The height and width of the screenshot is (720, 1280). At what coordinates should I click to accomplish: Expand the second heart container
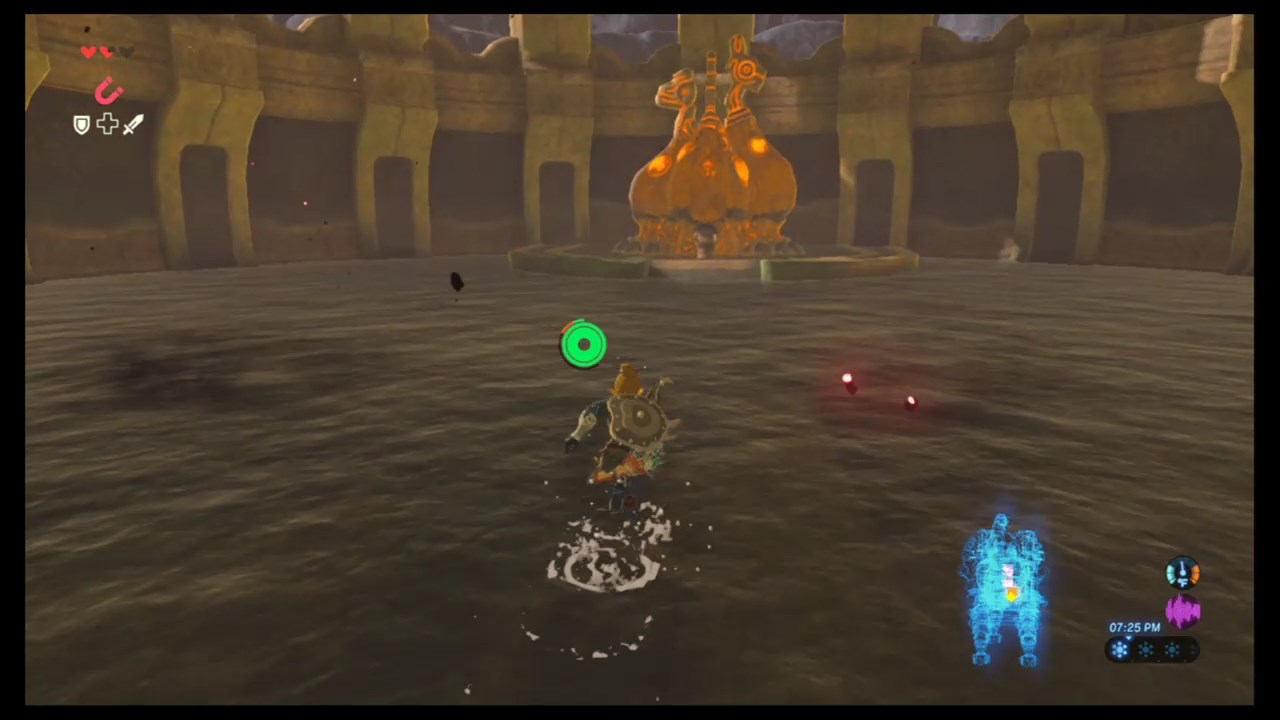[106, 52]
